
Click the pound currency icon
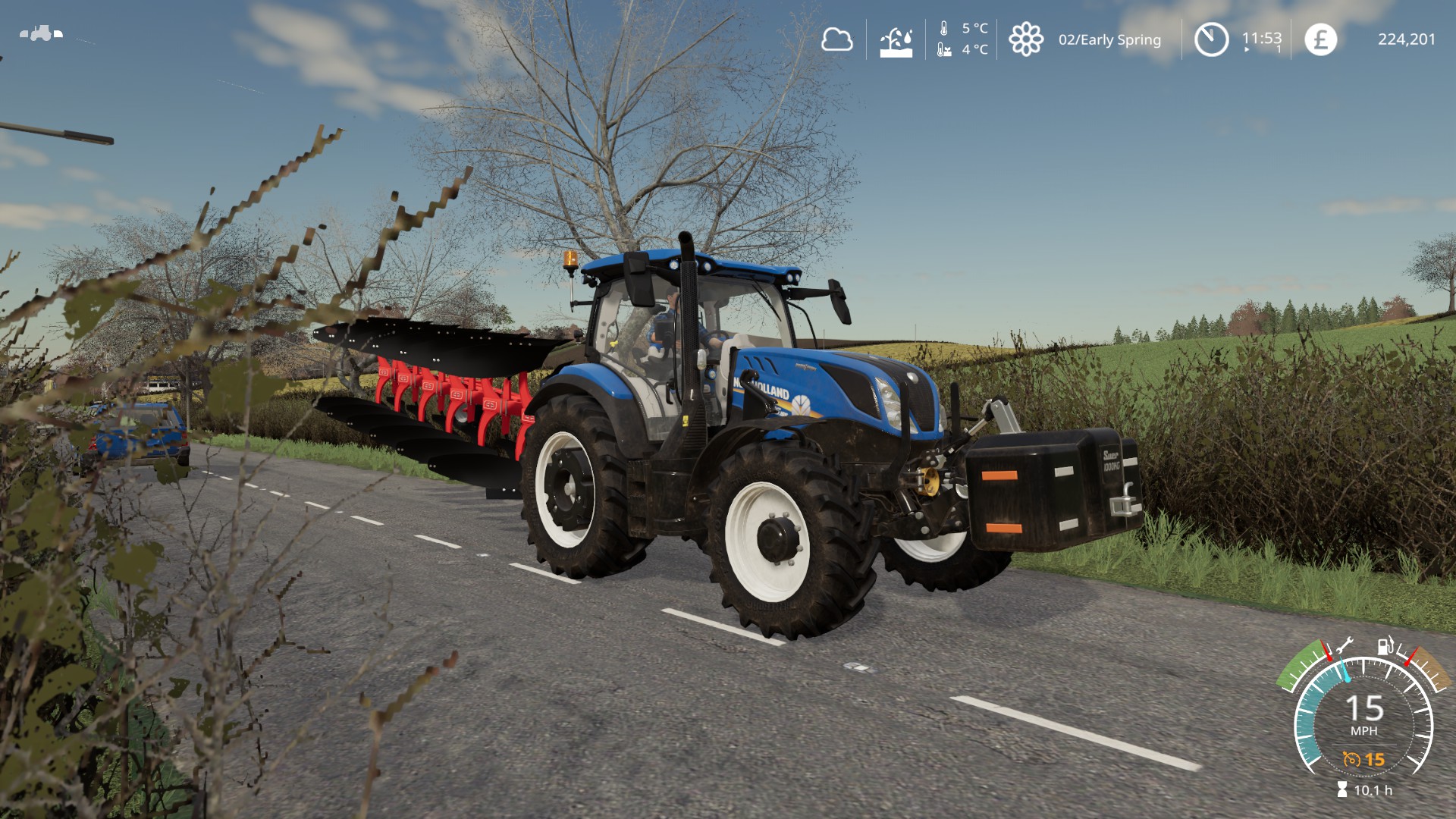1320,39
